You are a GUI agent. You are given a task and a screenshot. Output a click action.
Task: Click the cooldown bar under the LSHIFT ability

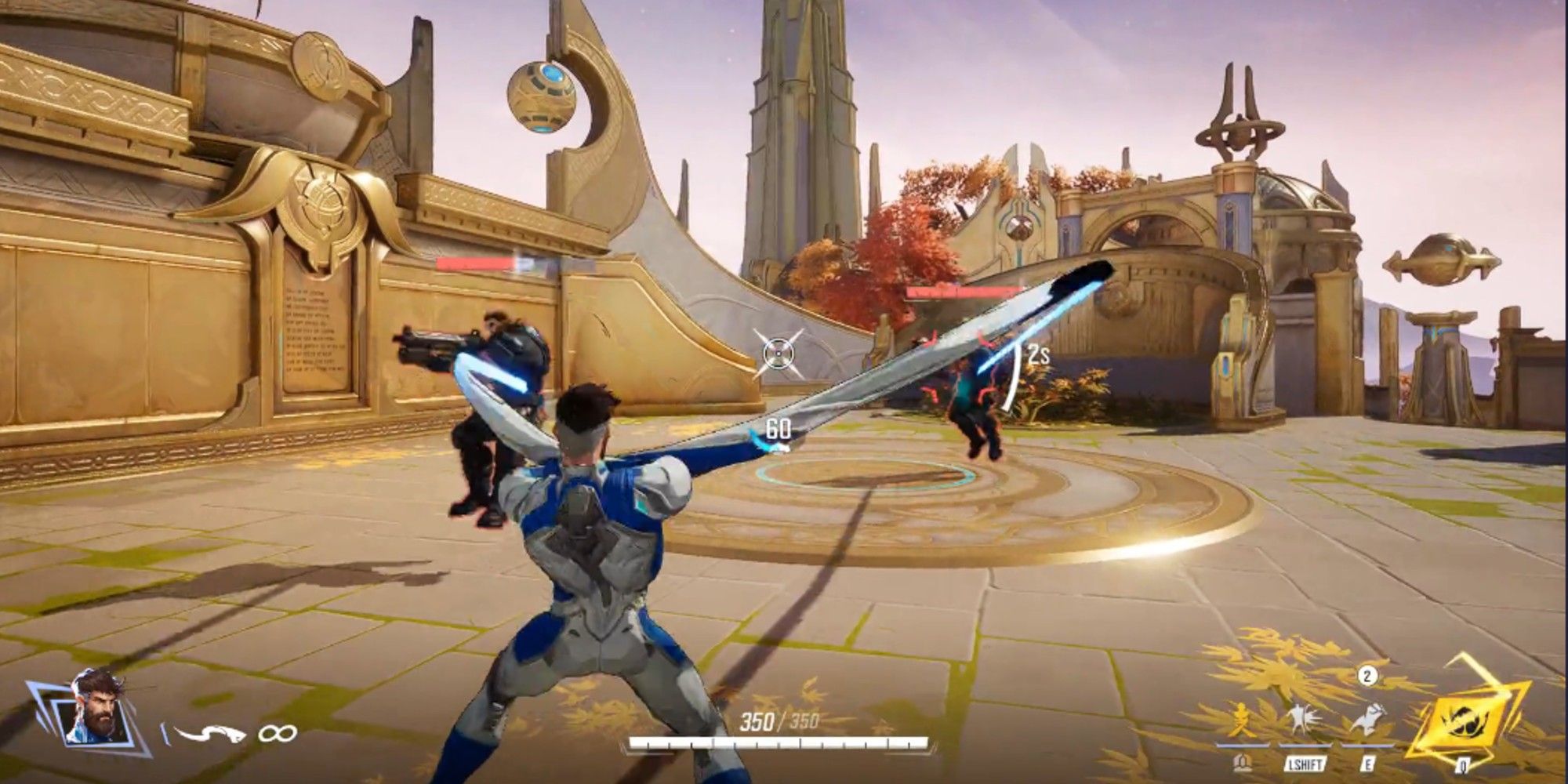1305,746
